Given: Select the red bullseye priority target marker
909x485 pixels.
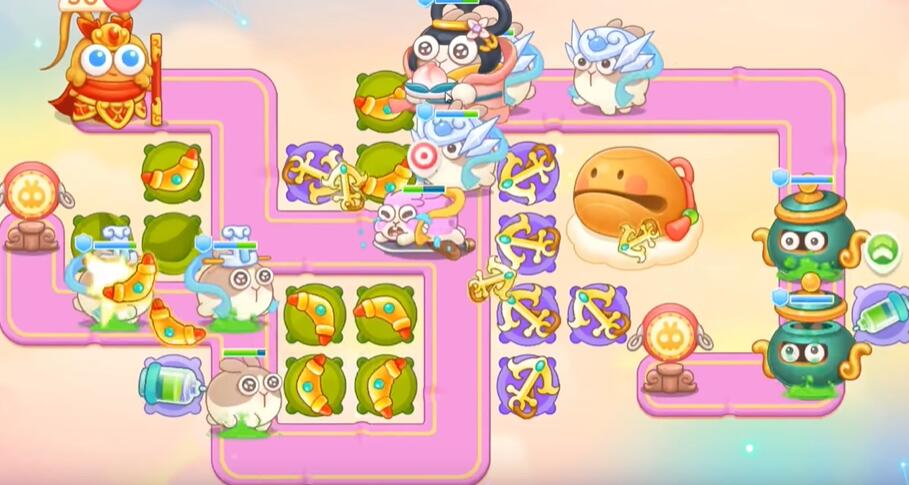Looking at the screenshot, I should click(x=424, y=156).
